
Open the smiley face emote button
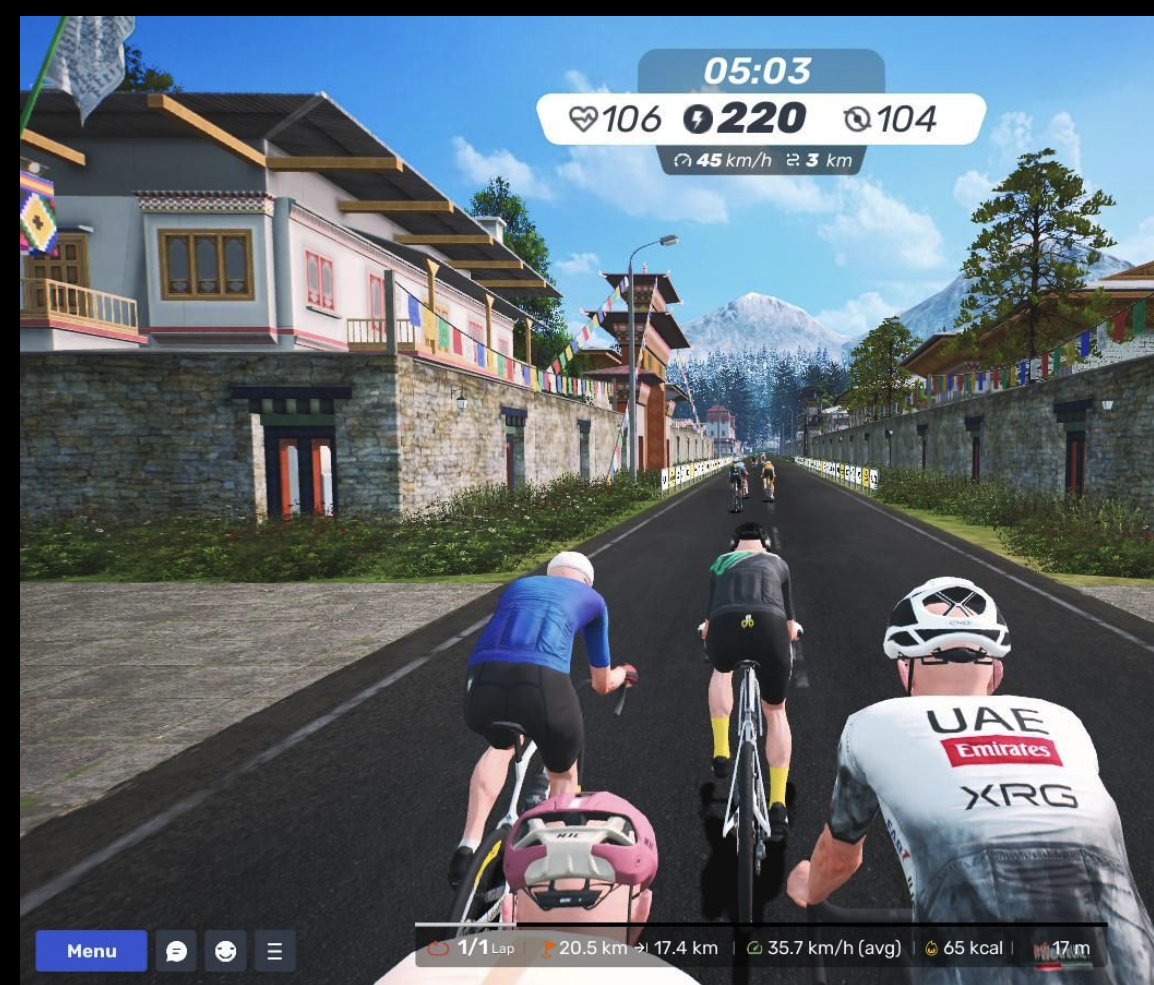(225, 951)
